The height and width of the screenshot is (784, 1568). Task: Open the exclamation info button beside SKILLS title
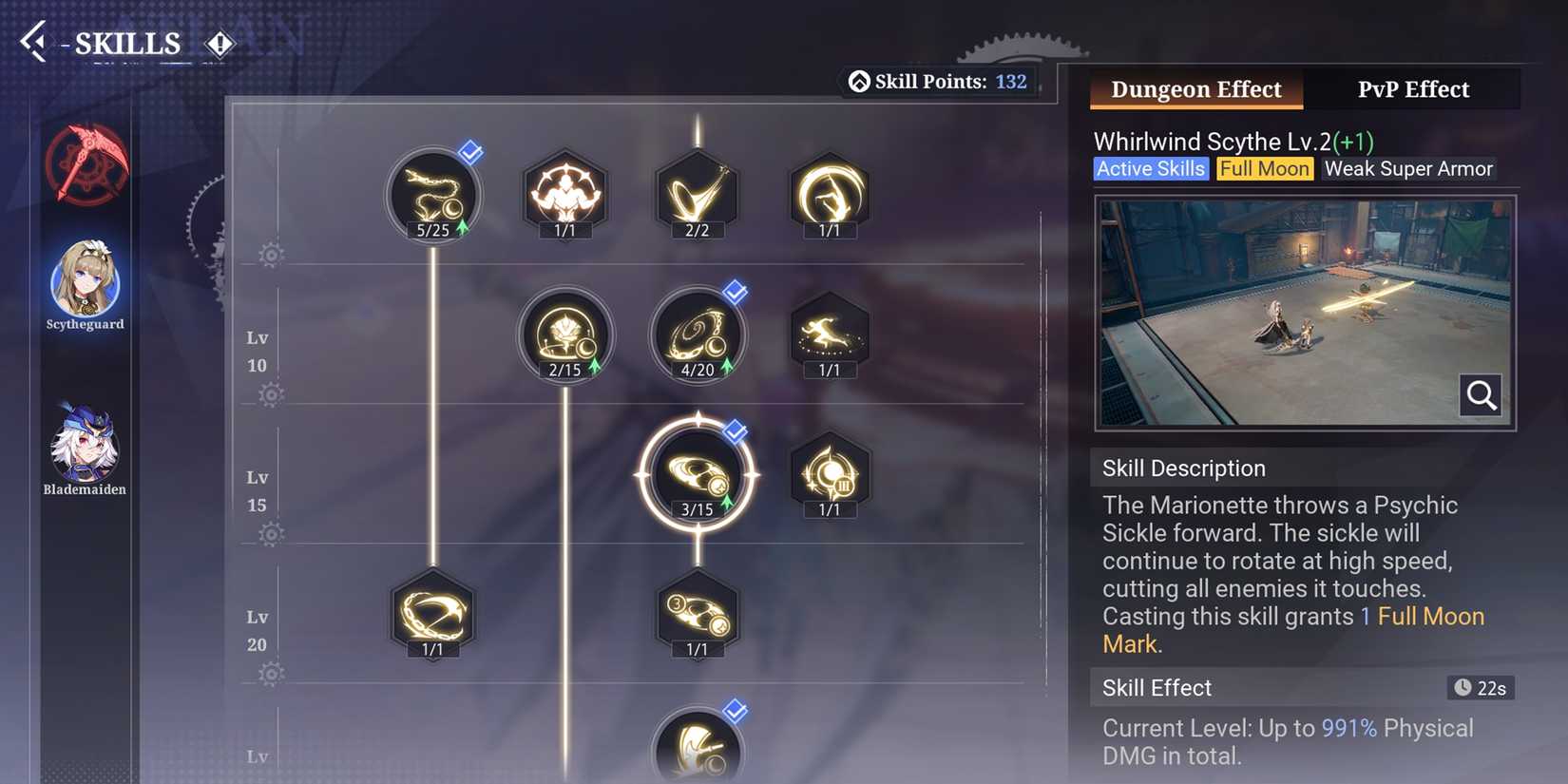point(219,43)
